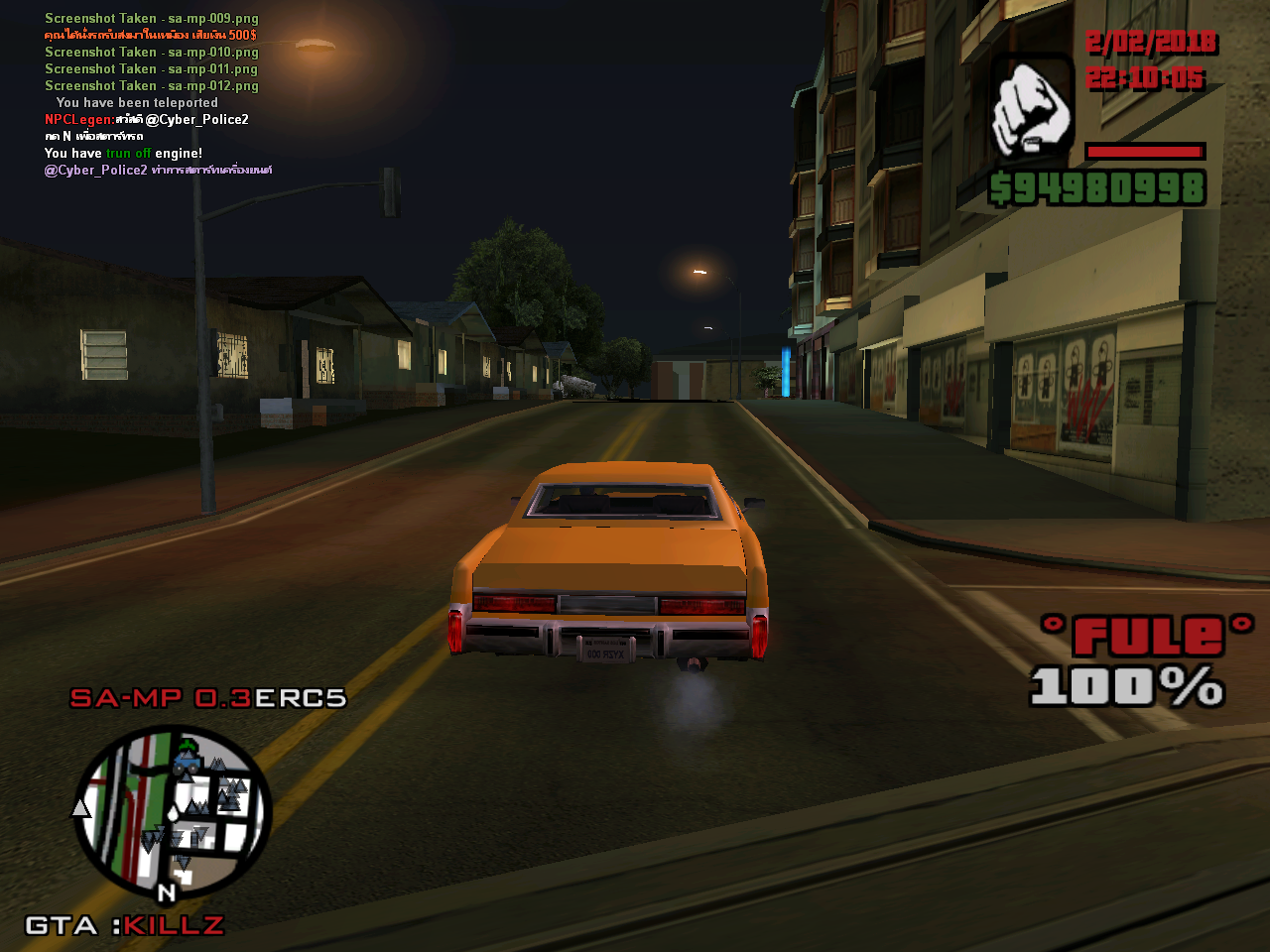Viewport: 1270px width, 952px height.
Task: Click the circular radar minimap
Action: (173, 813)
